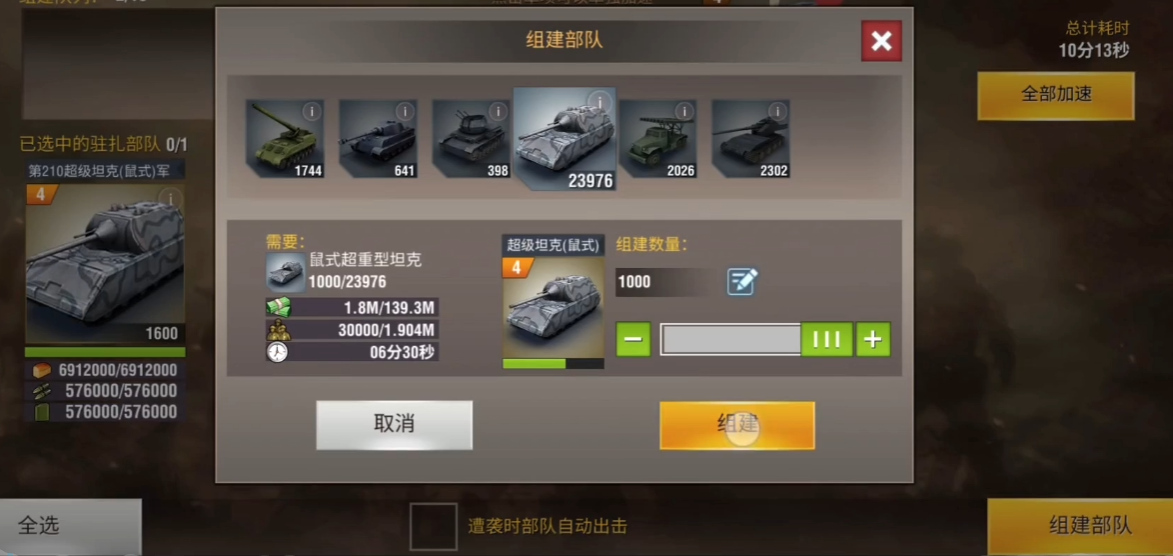Open the 组建部队 button at bottom right

[1089, 526]
